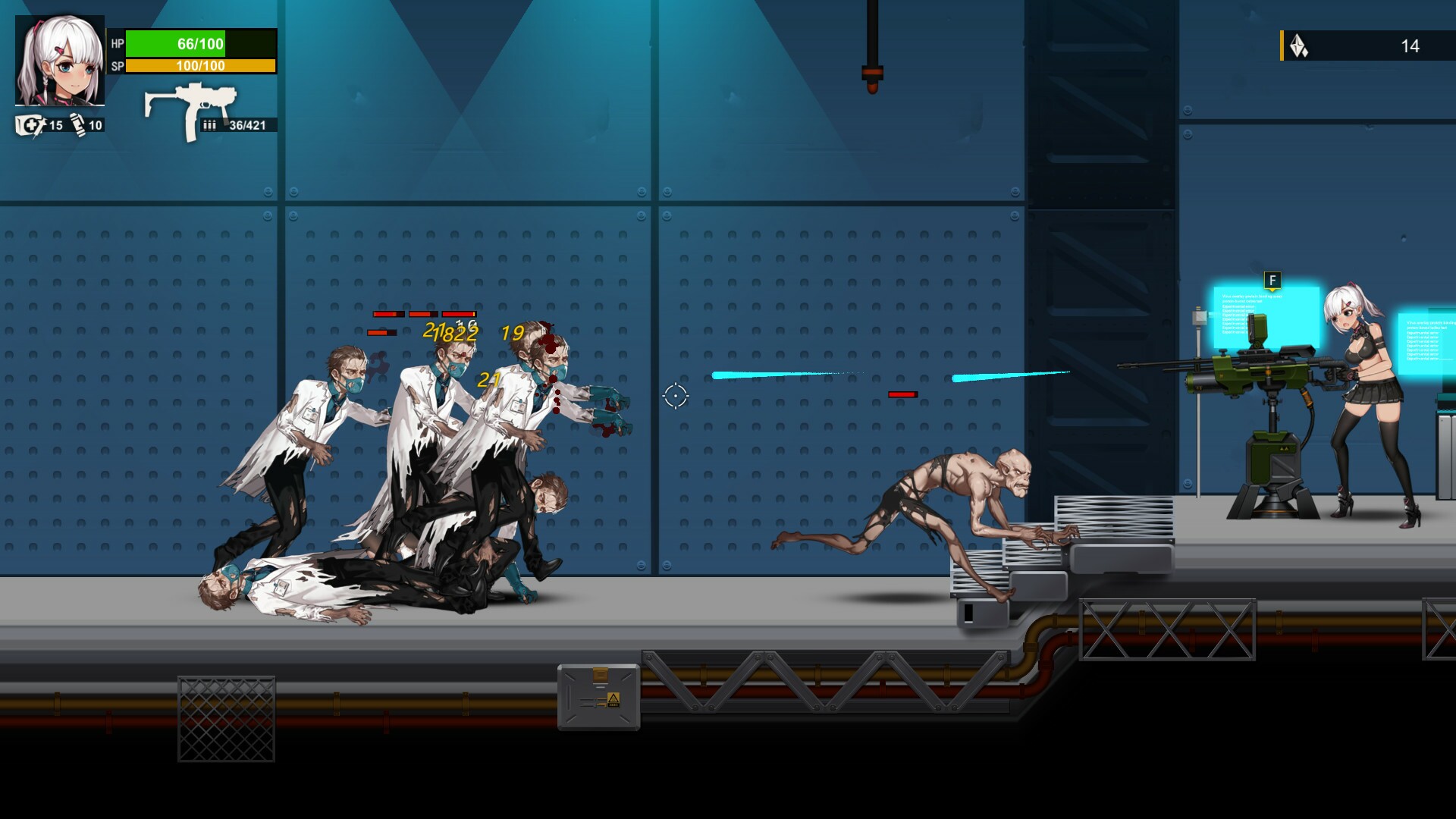This screenshot has width=1456, height=819.
Task: Click the crosshair aiming reticle
Action: click(x=674, y=395)
